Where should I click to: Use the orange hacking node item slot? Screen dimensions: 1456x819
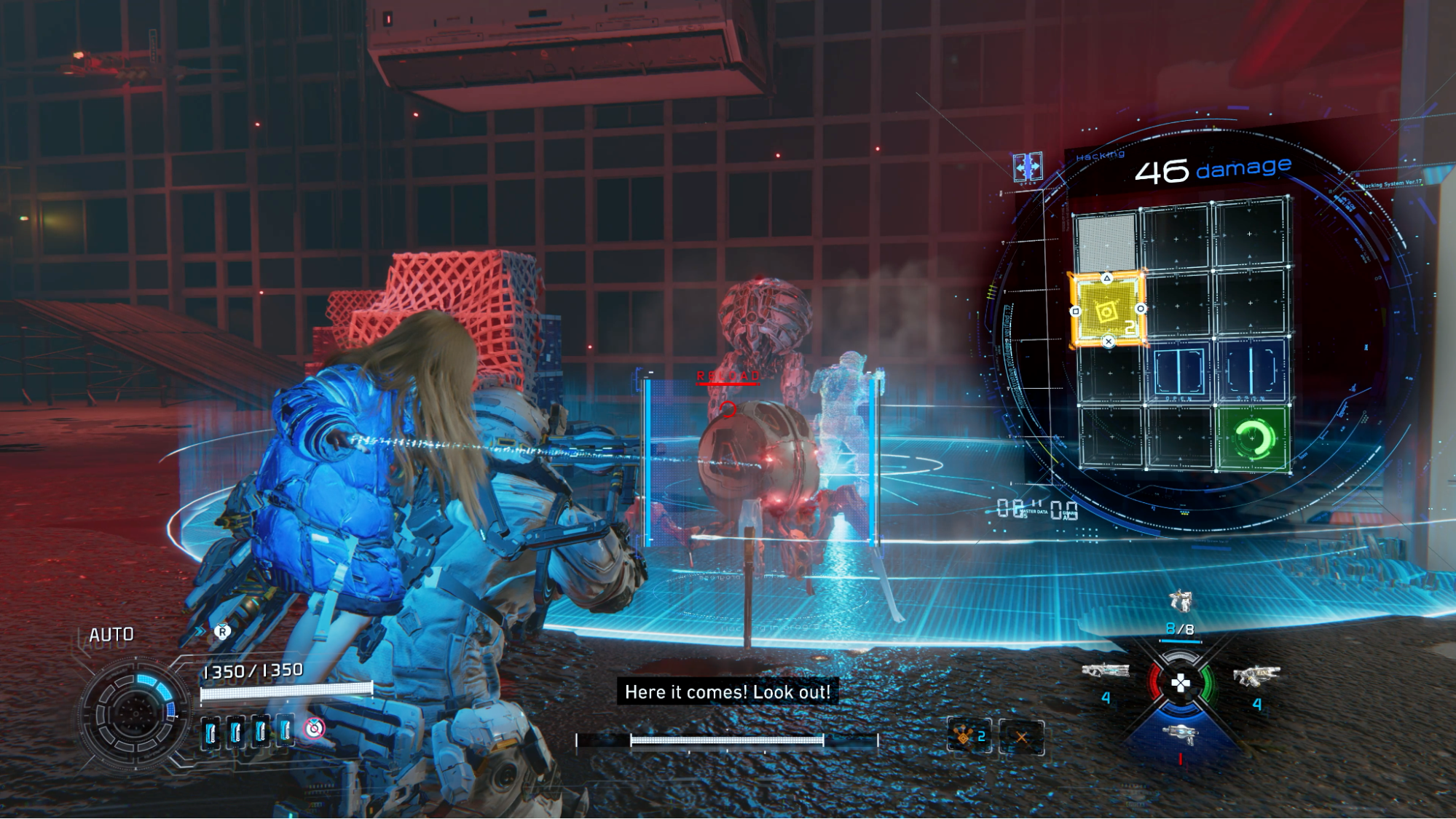(968, 737)
